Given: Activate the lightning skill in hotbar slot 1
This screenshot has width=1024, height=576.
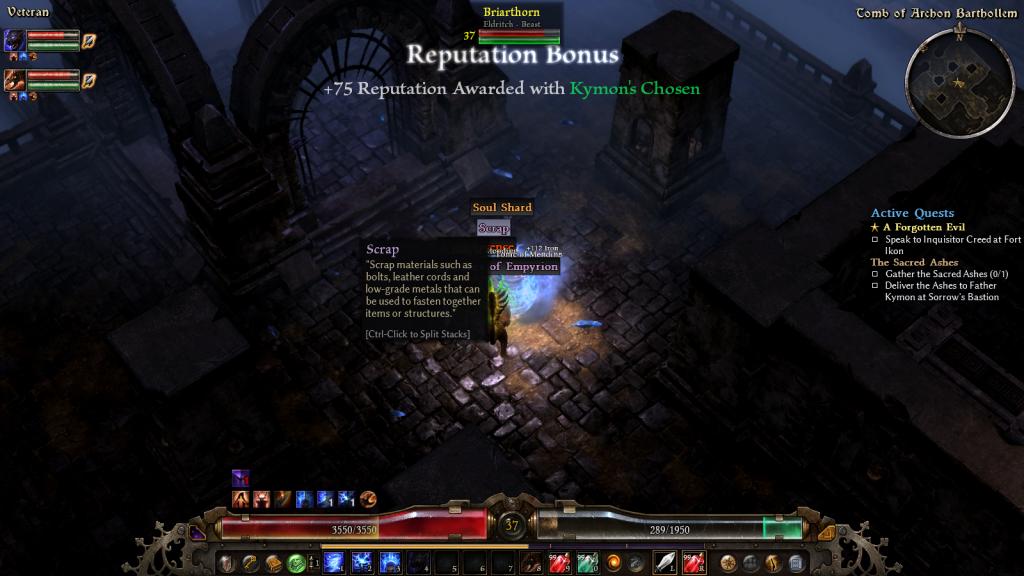Looking at the screenshot, I should [335, 562].
